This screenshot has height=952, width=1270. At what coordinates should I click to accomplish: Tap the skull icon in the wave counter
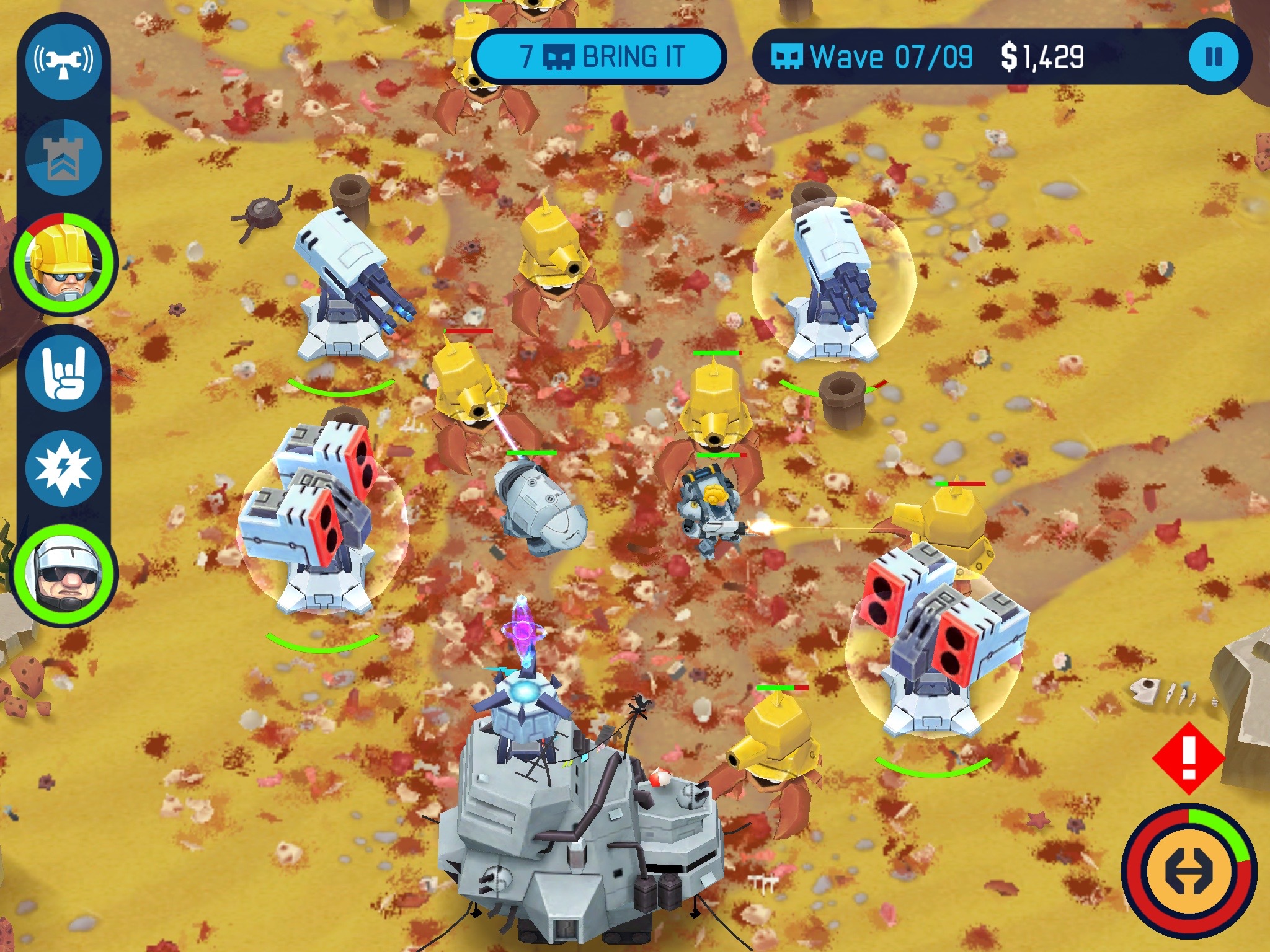tap(788, 57)
